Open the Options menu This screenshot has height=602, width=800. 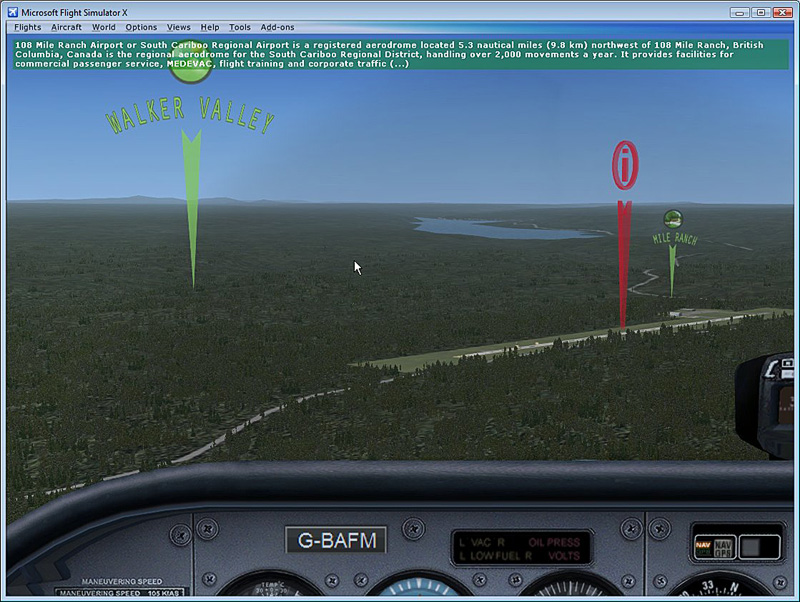(141, 27)
